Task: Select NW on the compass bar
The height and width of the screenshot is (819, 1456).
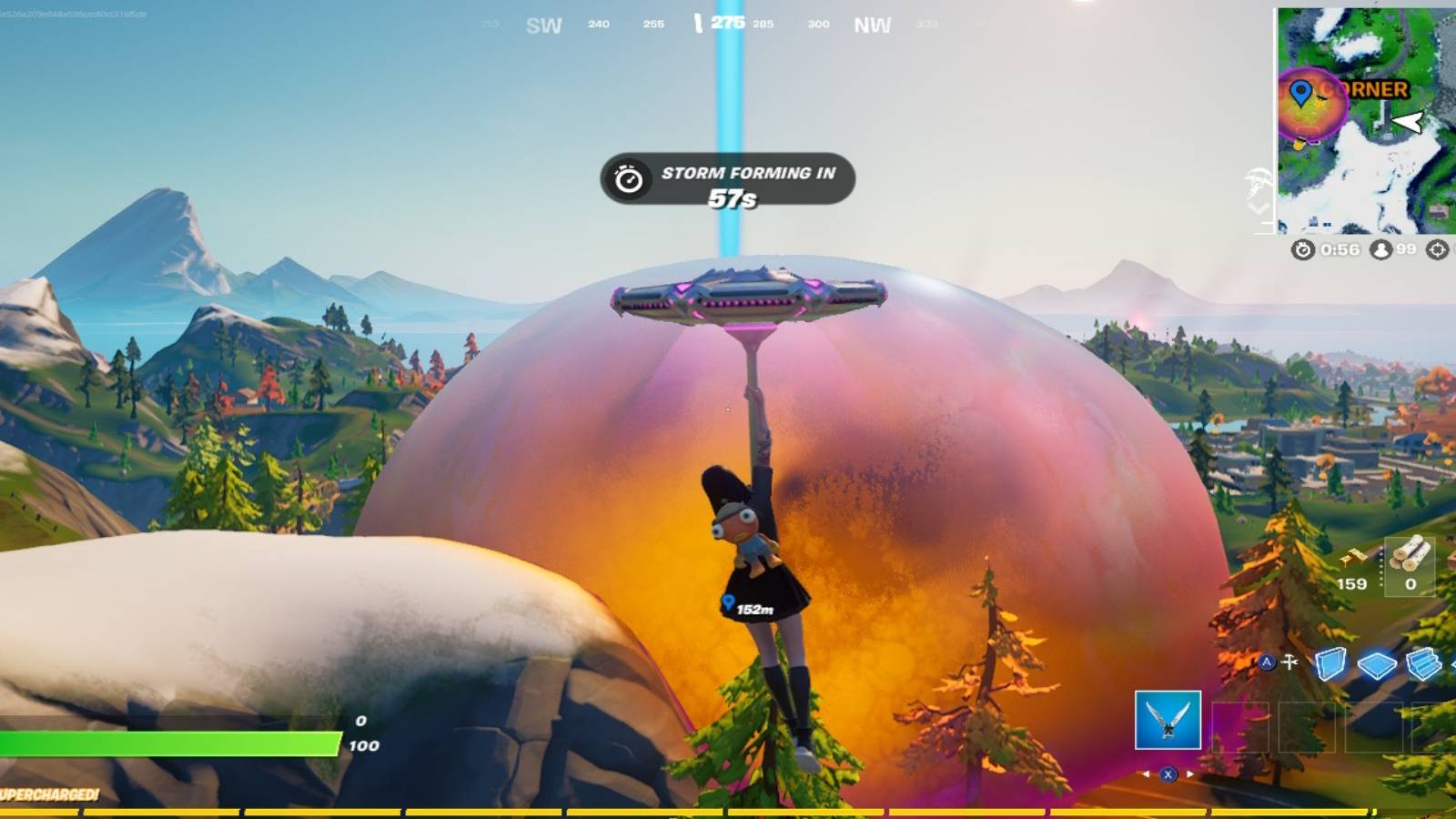Action: 871,24
